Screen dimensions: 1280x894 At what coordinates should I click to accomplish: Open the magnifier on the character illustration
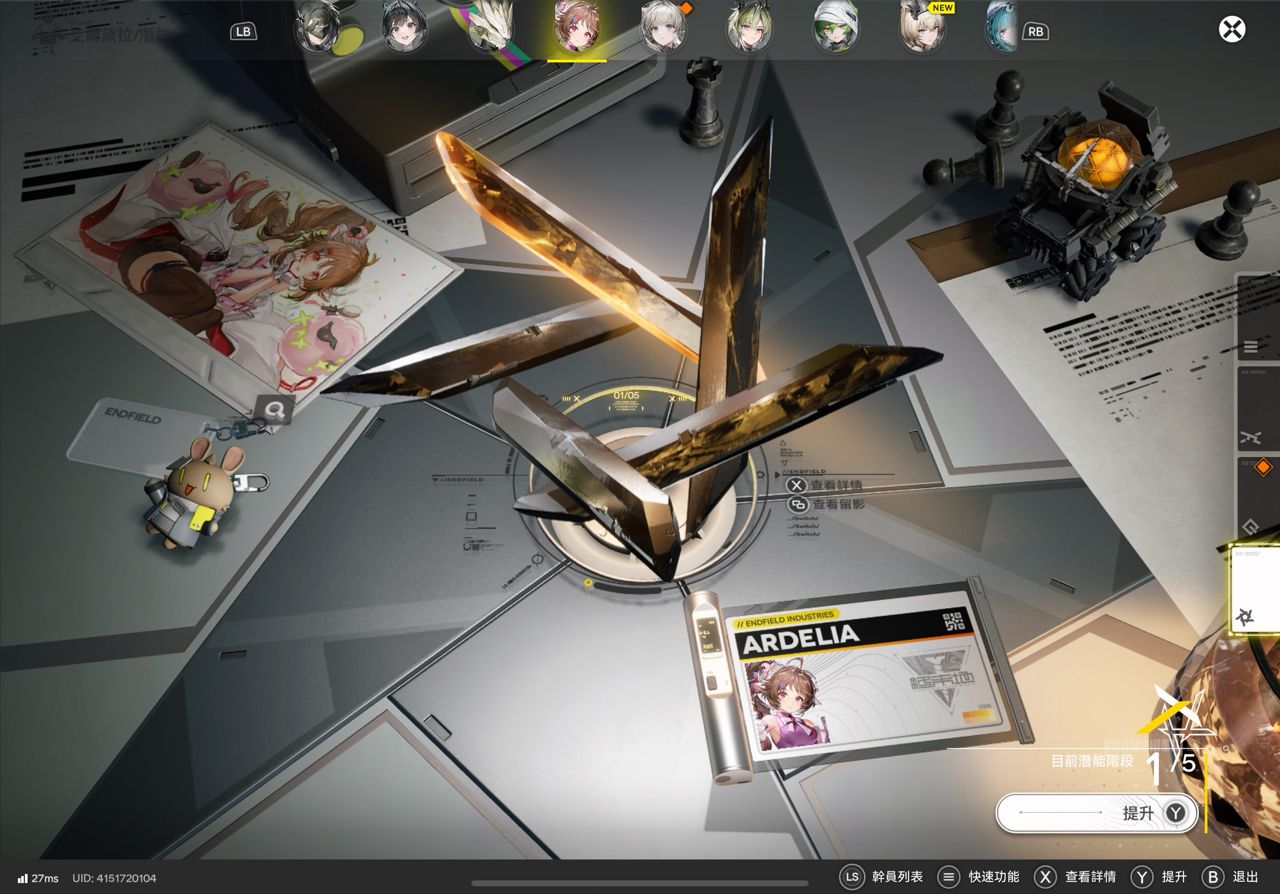point(273,408)
